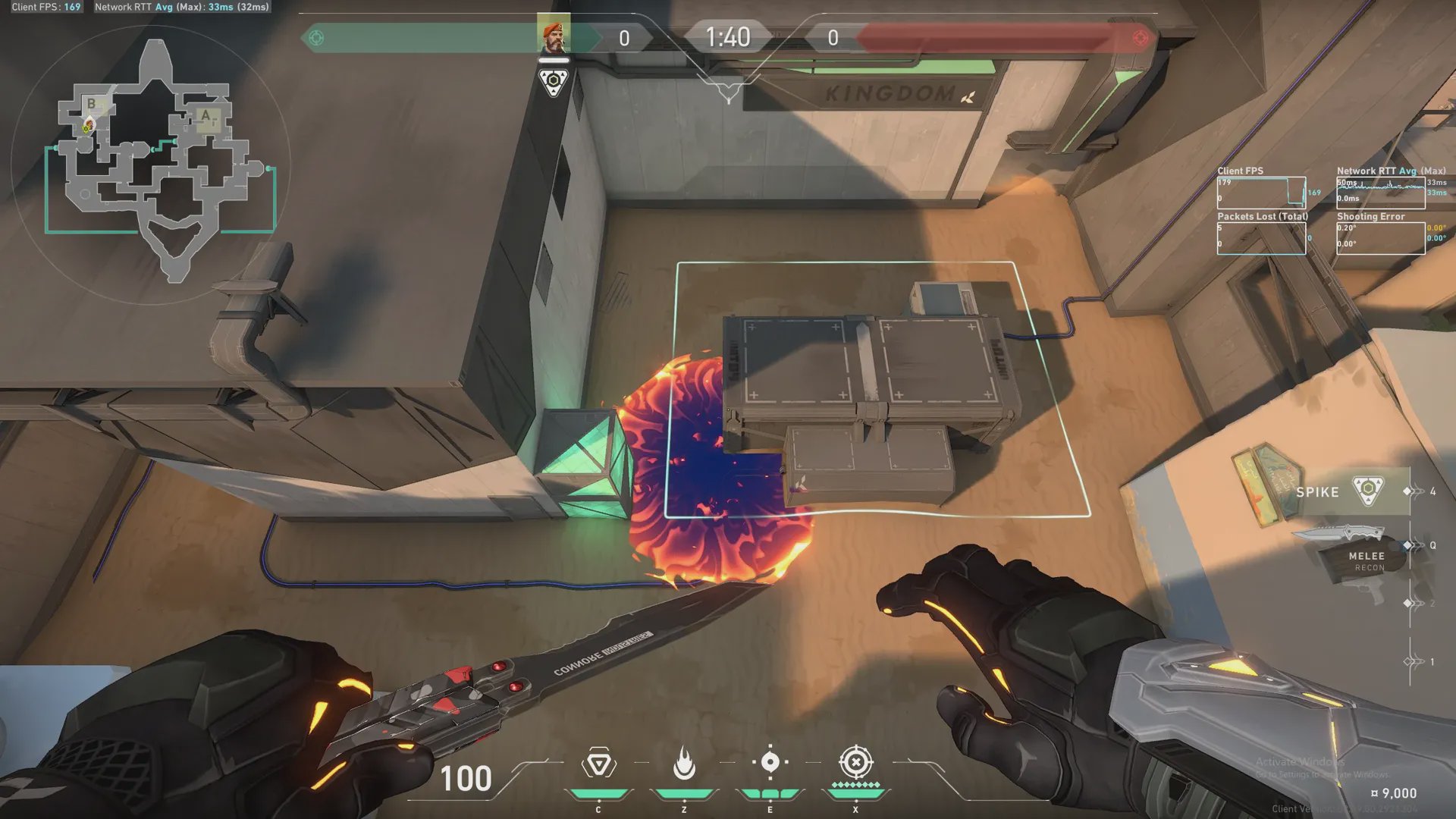Click the Packets Lost graph
The height and width of the screenshot is (819, 1456).
click(x=1260, y=238)
